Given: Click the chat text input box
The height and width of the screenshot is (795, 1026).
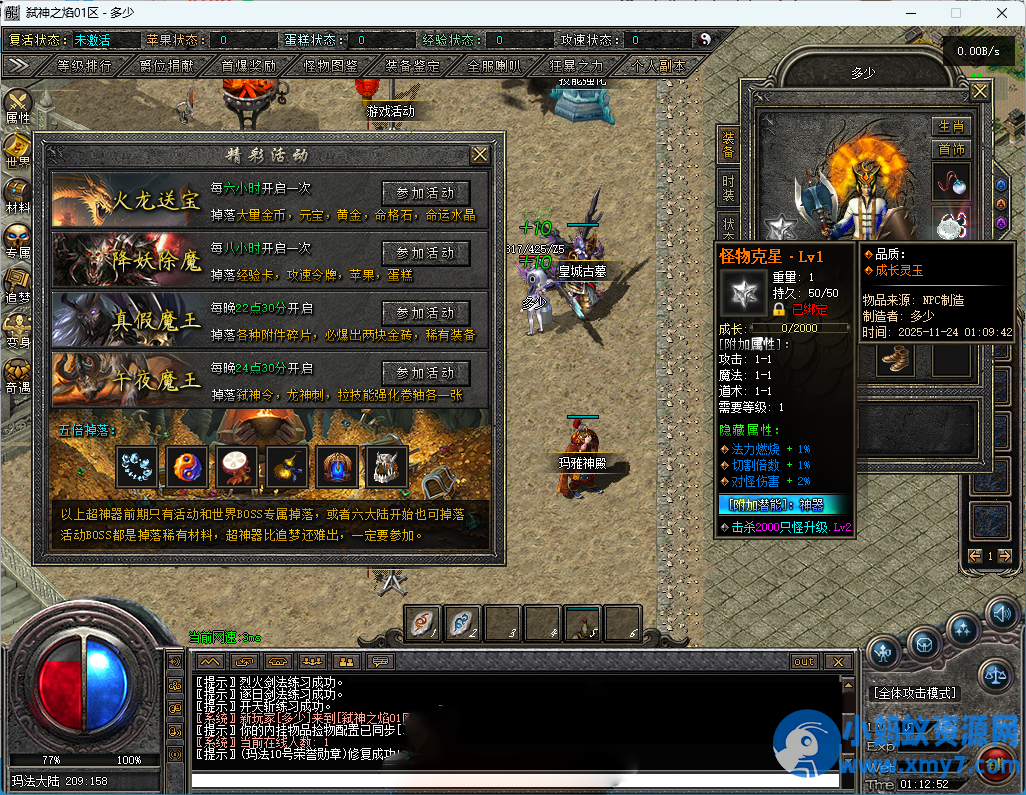Looking at the screenshot, I should click(515, 781).
